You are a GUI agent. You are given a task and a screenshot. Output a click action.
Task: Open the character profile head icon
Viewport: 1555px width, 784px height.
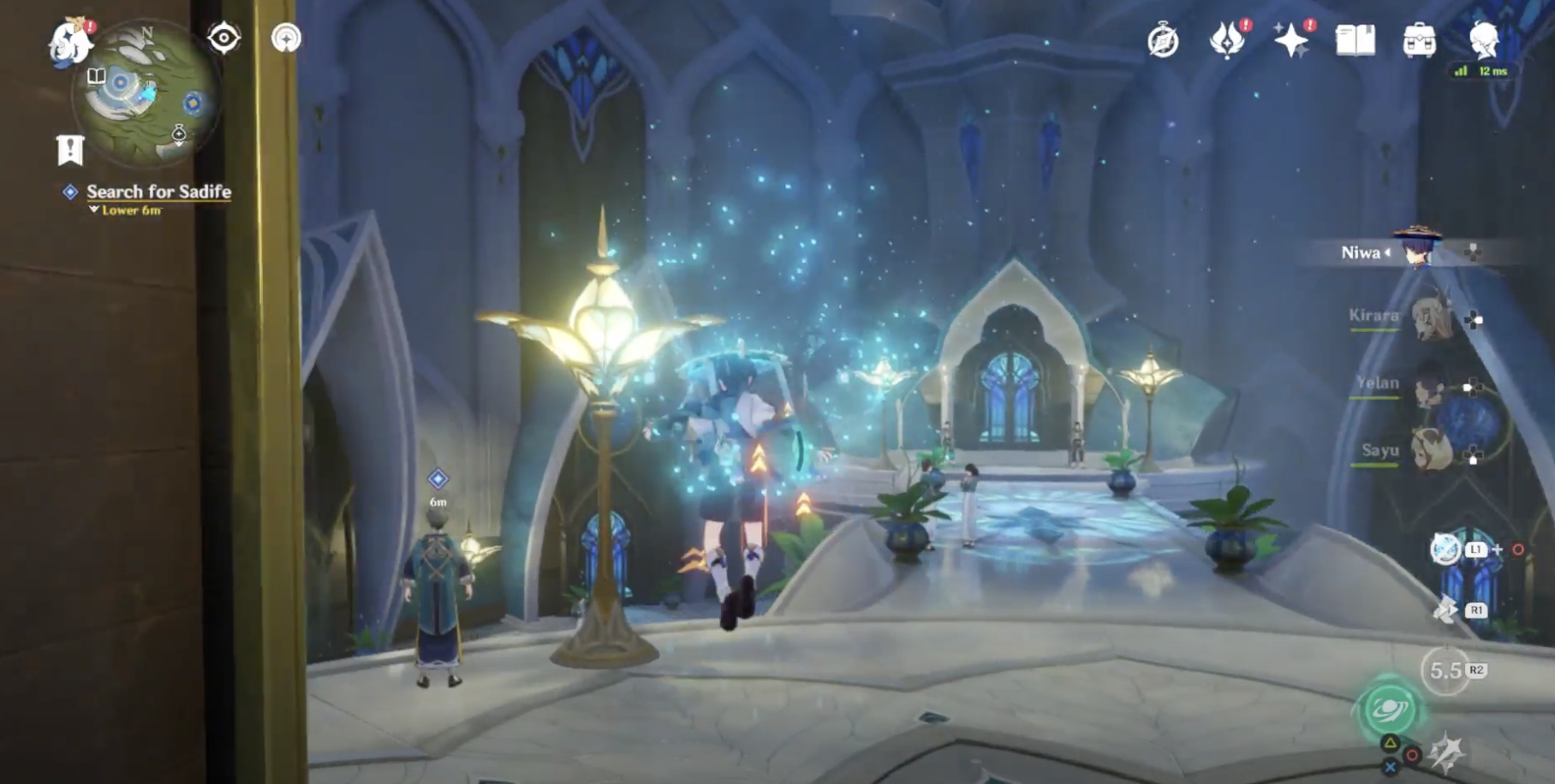pos(1483,39)
